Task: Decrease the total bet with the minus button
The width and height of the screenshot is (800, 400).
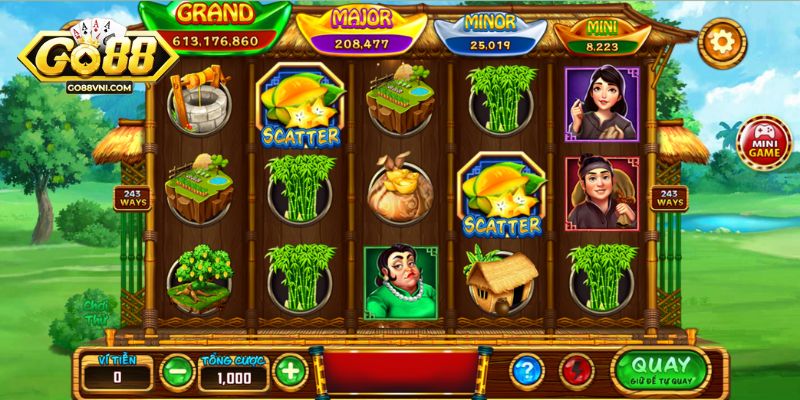Action: click(176, 372)
